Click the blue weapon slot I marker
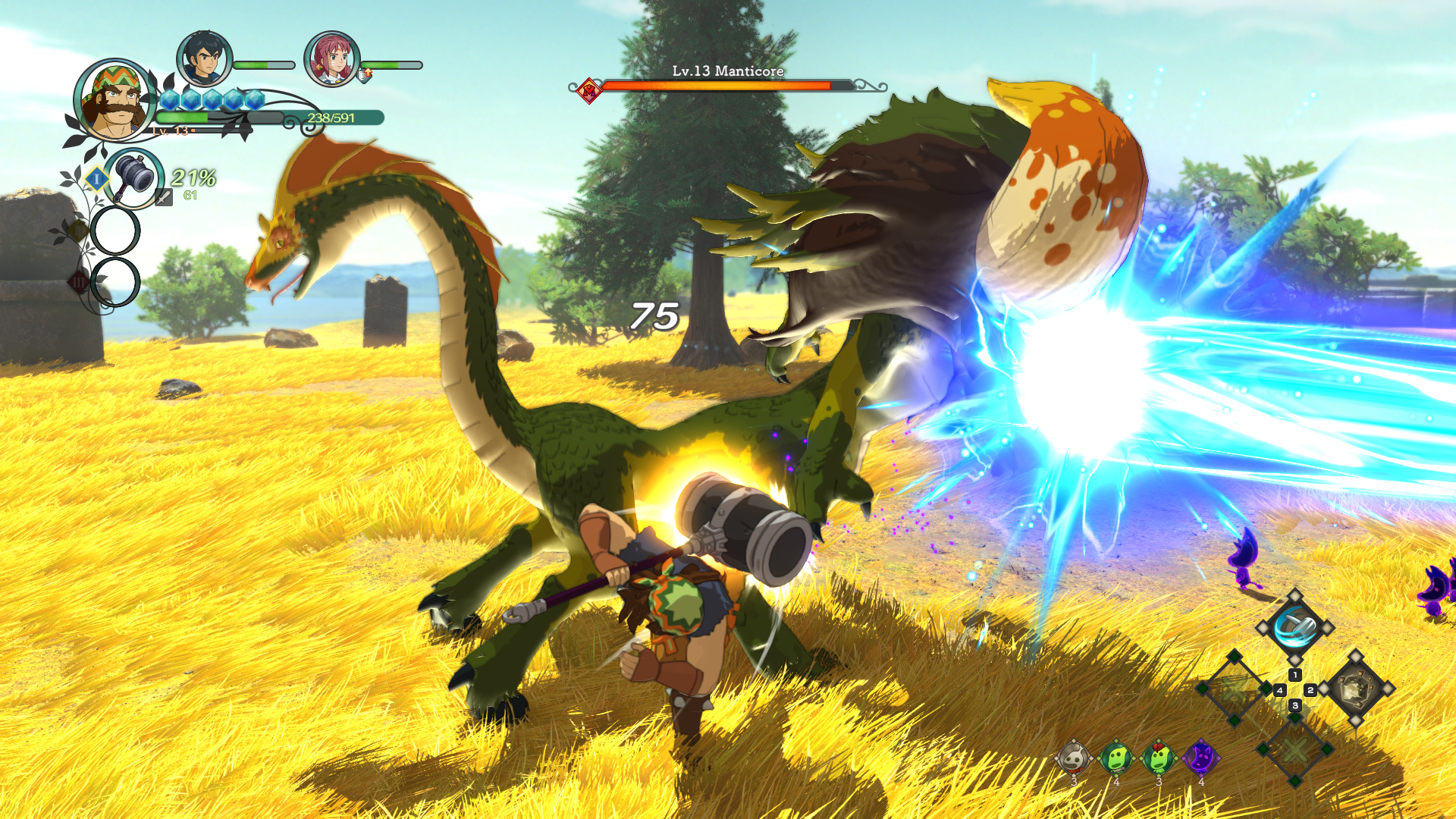 click(96, 179)
